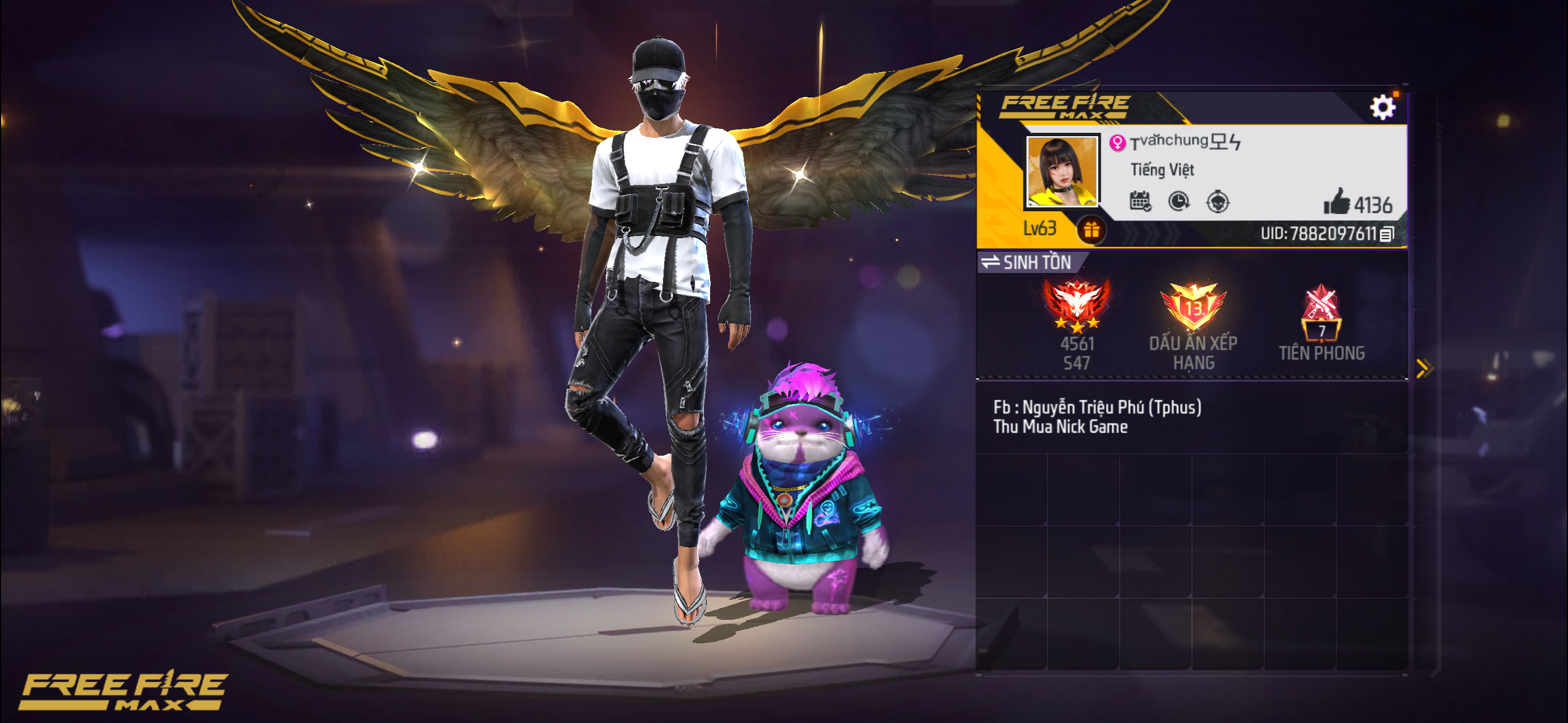
Task: Open the orange gift box icon
Action: point(1091,230)
